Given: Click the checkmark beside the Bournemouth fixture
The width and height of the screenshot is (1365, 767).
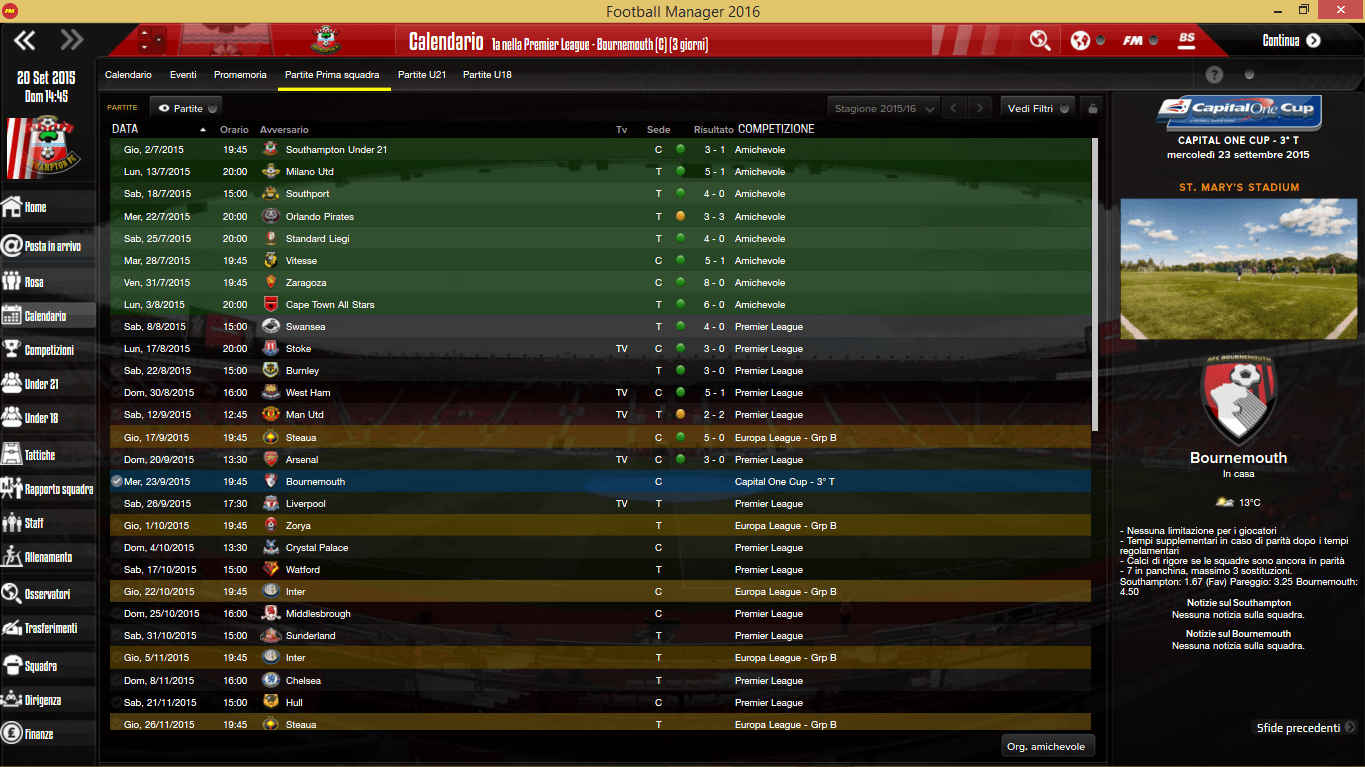Looking at the screenshot, I should tap(115, 481).
